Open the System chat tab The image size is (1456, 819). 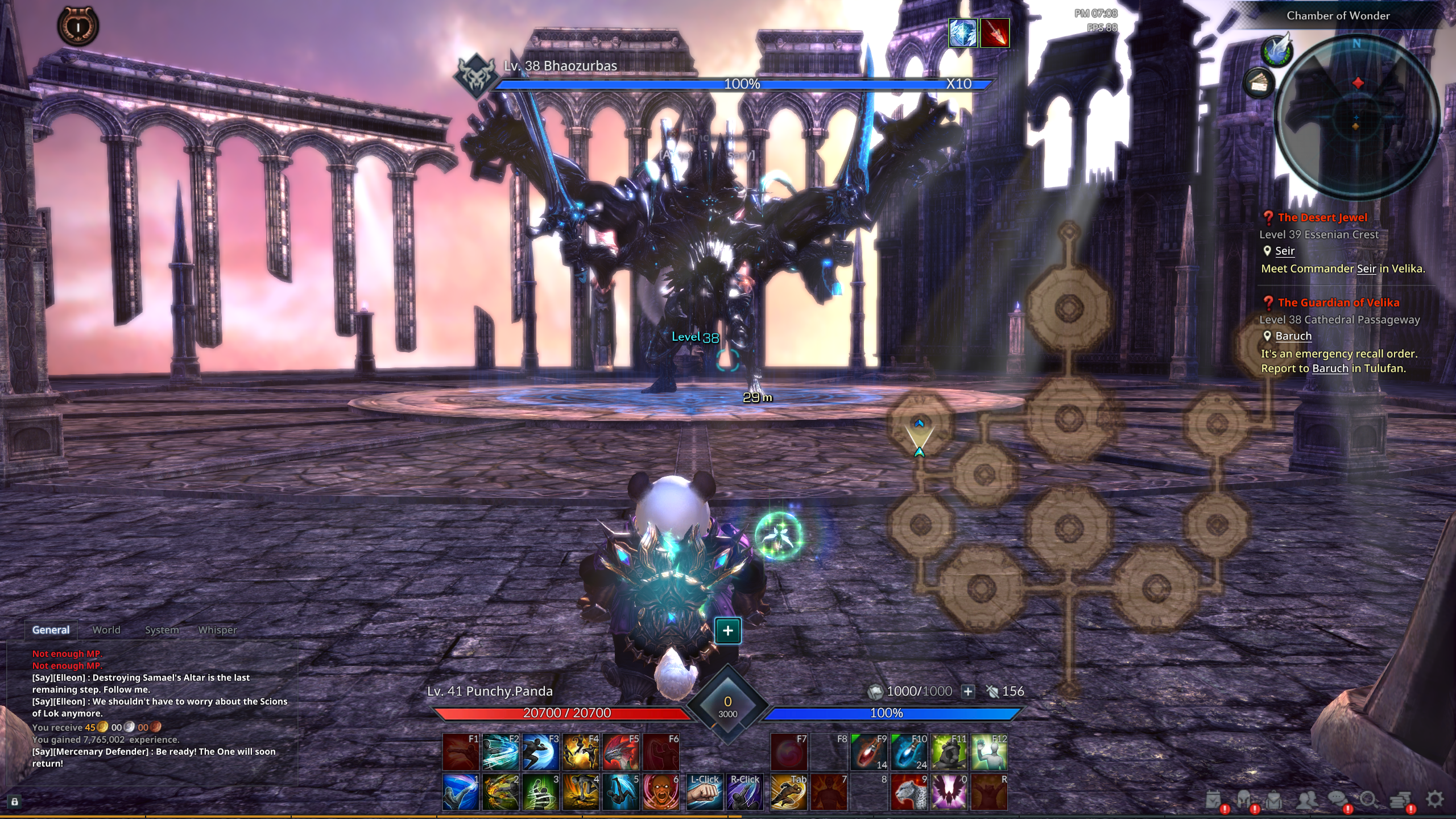pyautogui.click(x=162, y=630)
